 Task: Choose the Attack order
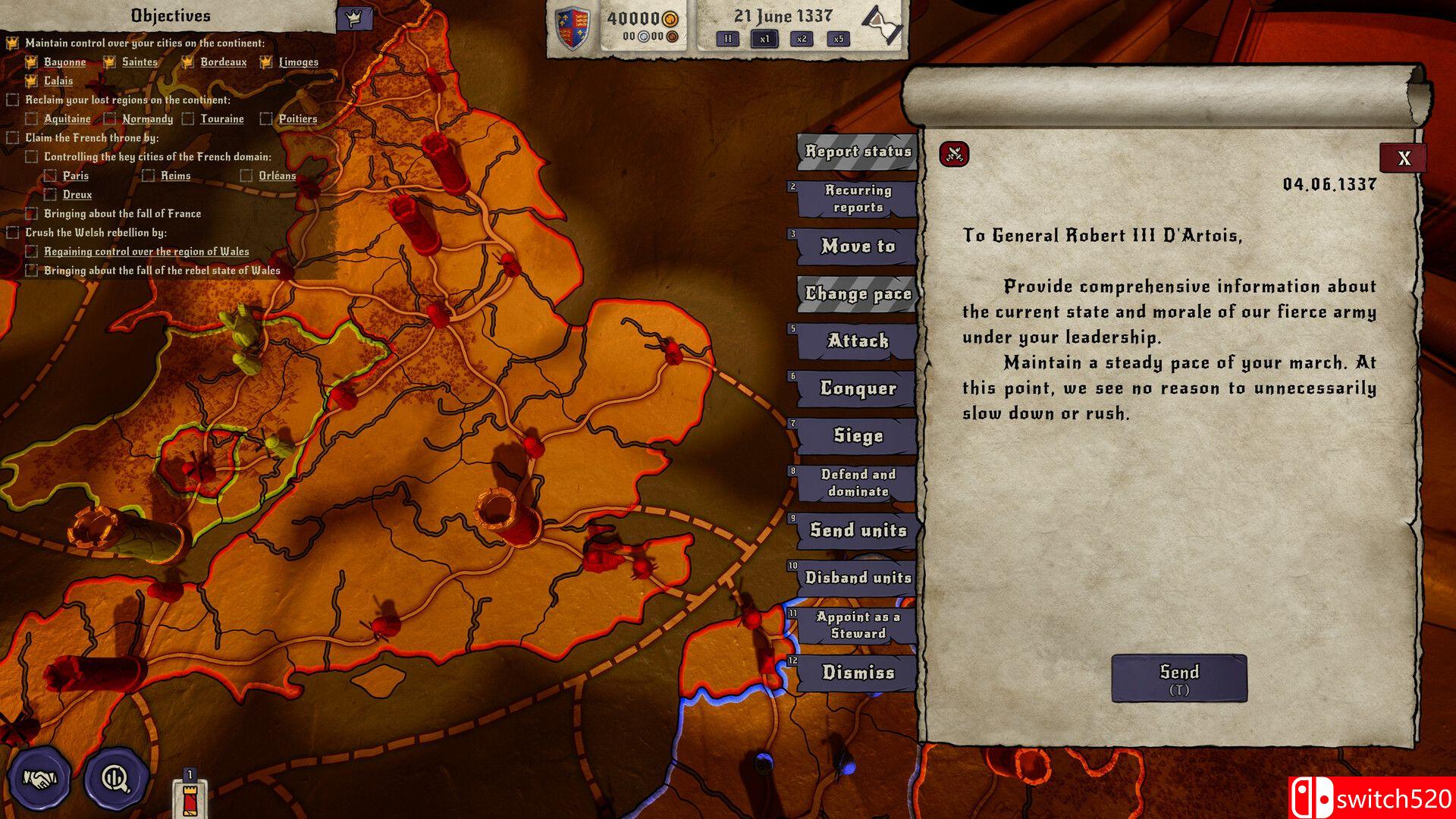[x=858, y=341]
